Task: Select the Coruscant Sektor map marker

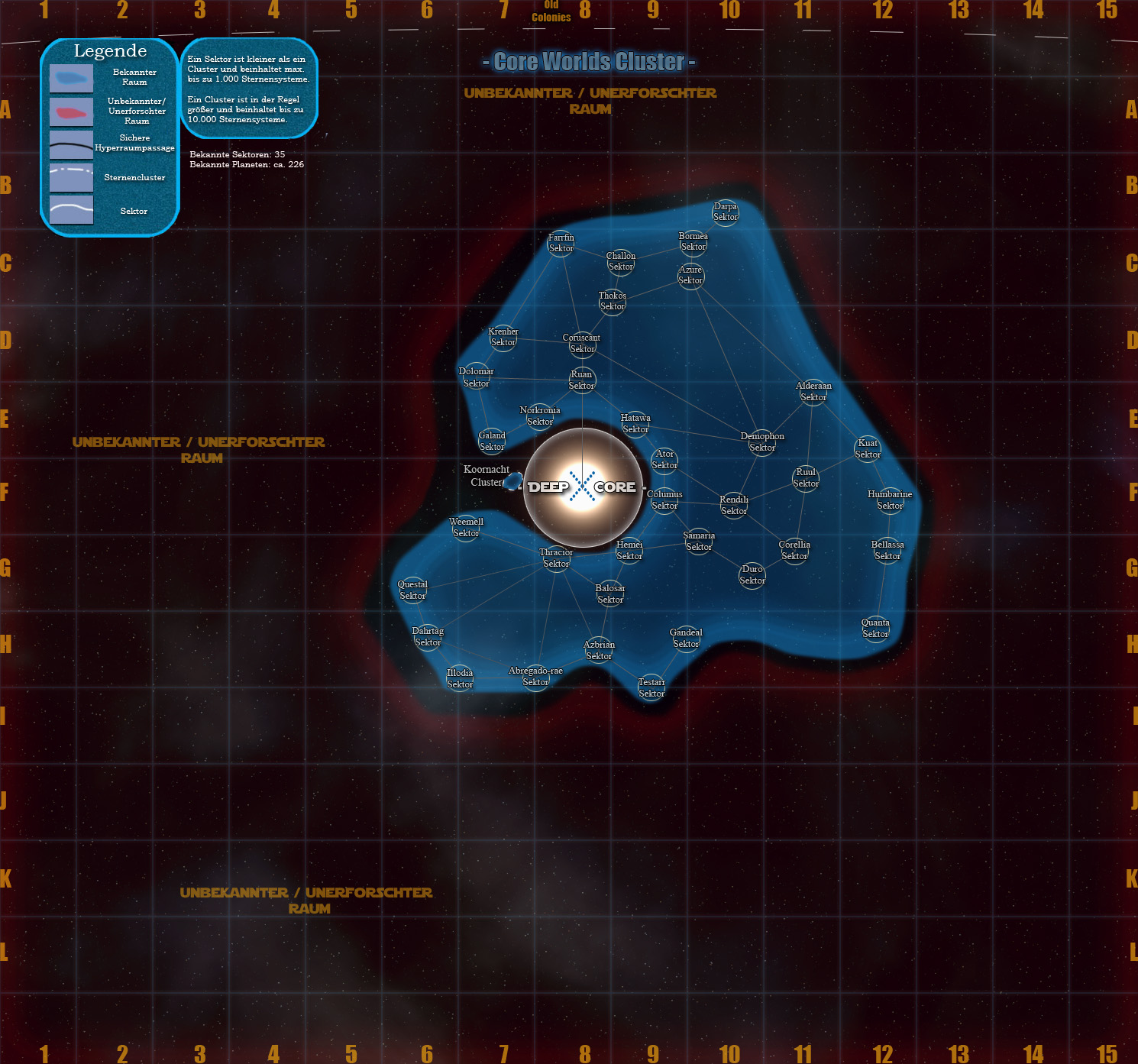Action: [x=582, y=344]
